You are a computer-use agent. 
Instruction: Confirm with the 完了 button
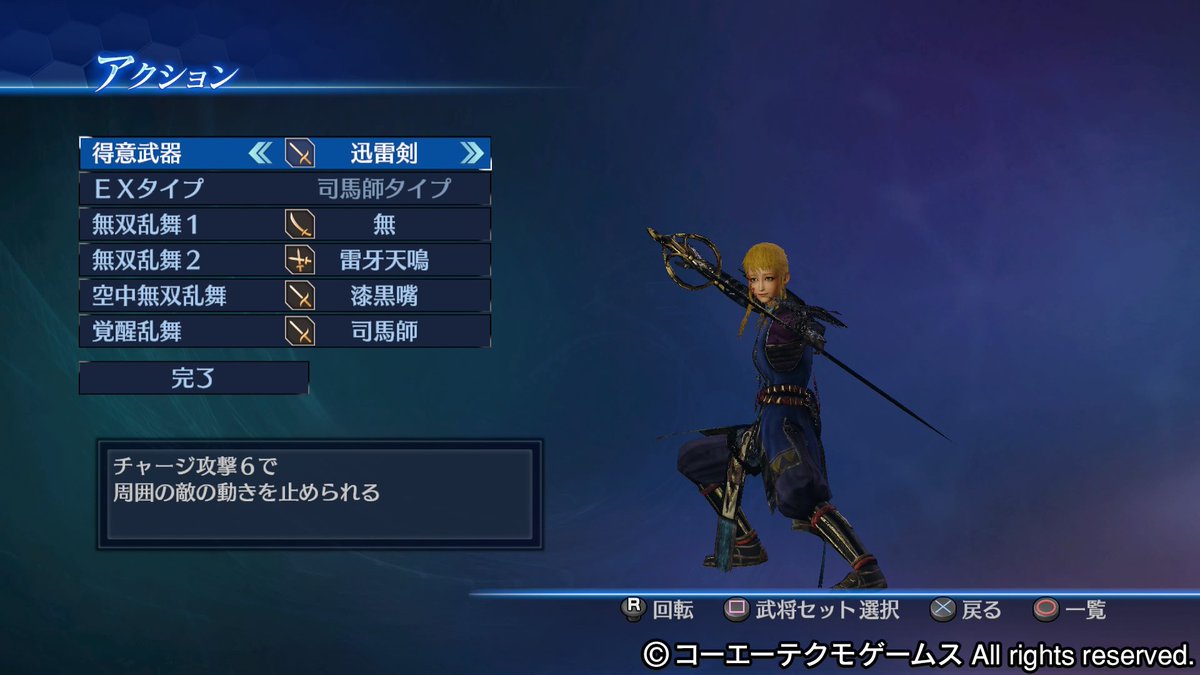pos(193,378)
